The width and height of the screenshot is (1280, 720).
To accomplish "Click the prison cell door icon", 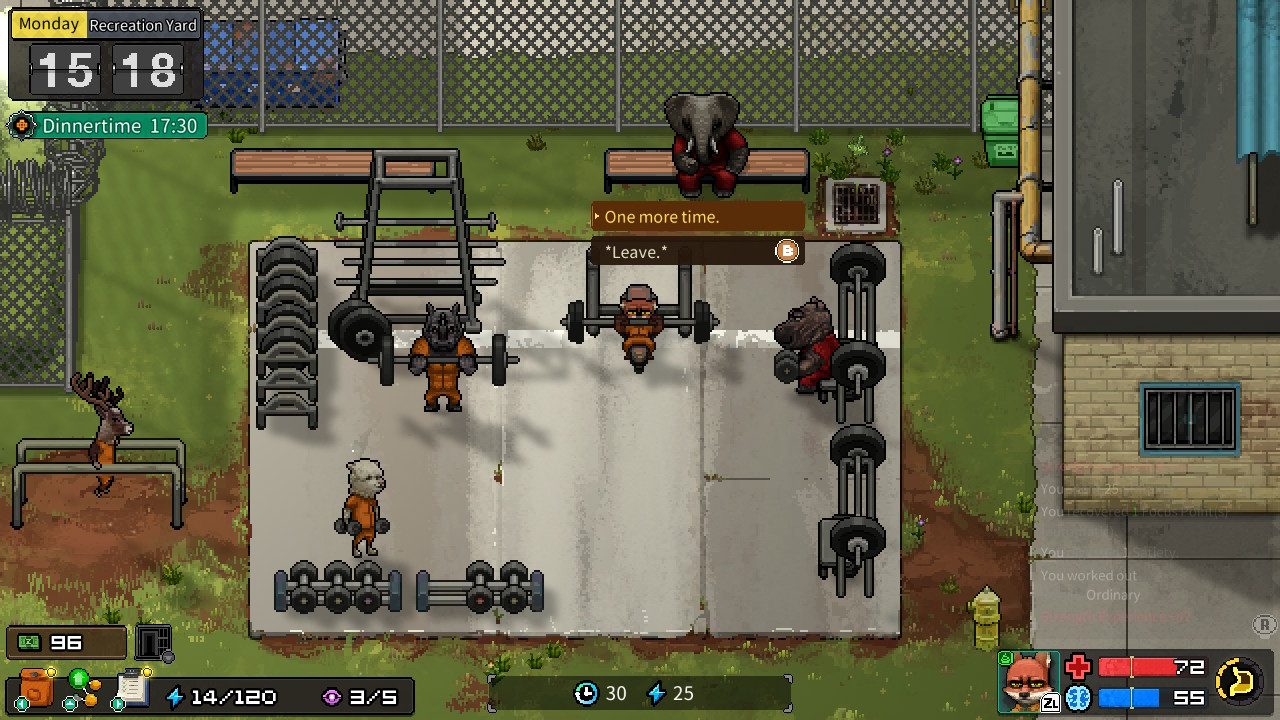I will (153, 642).
